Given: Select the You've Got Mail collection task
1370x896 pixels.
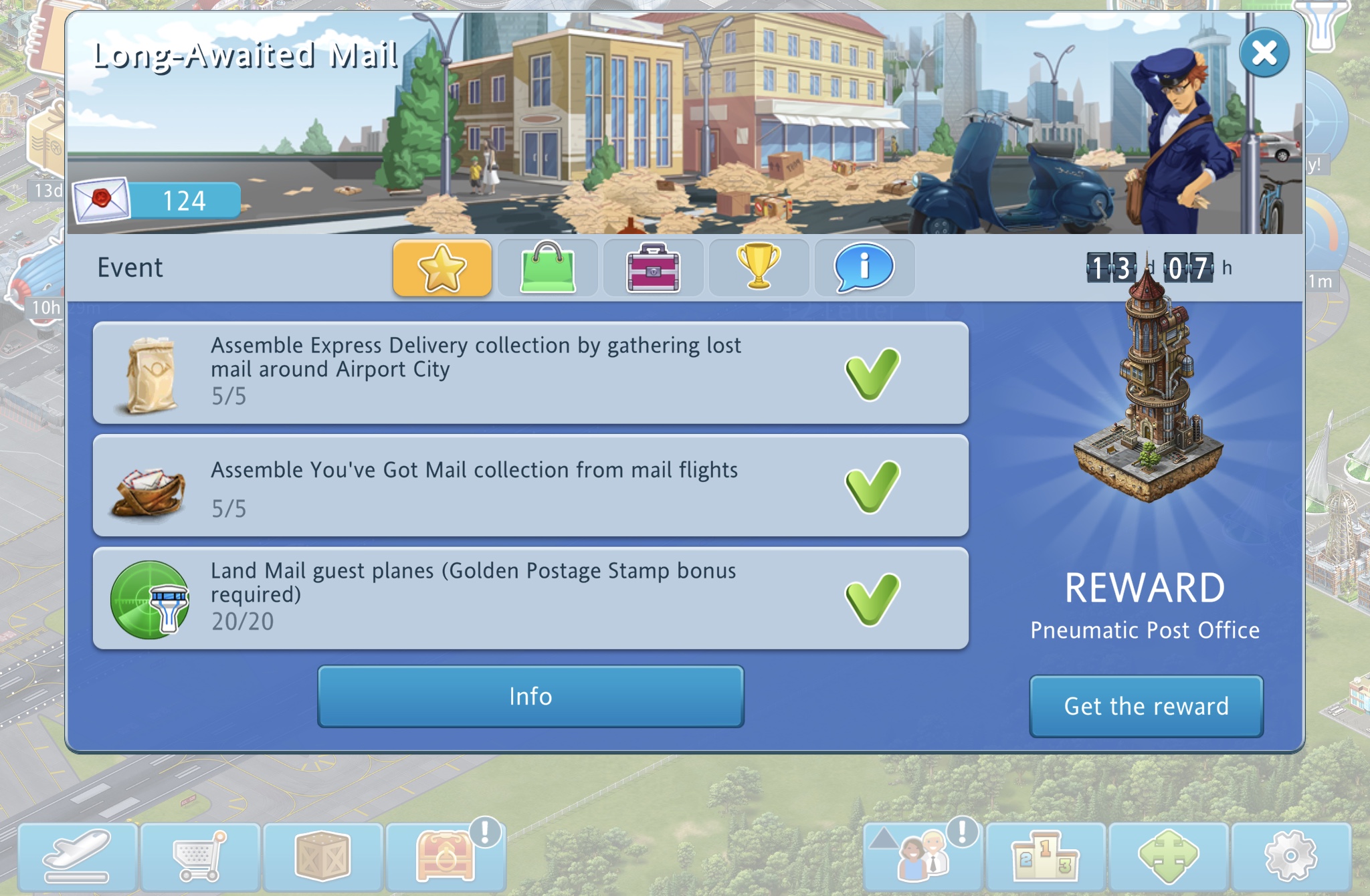Looking at the screenshot, I should pos(530,485).
